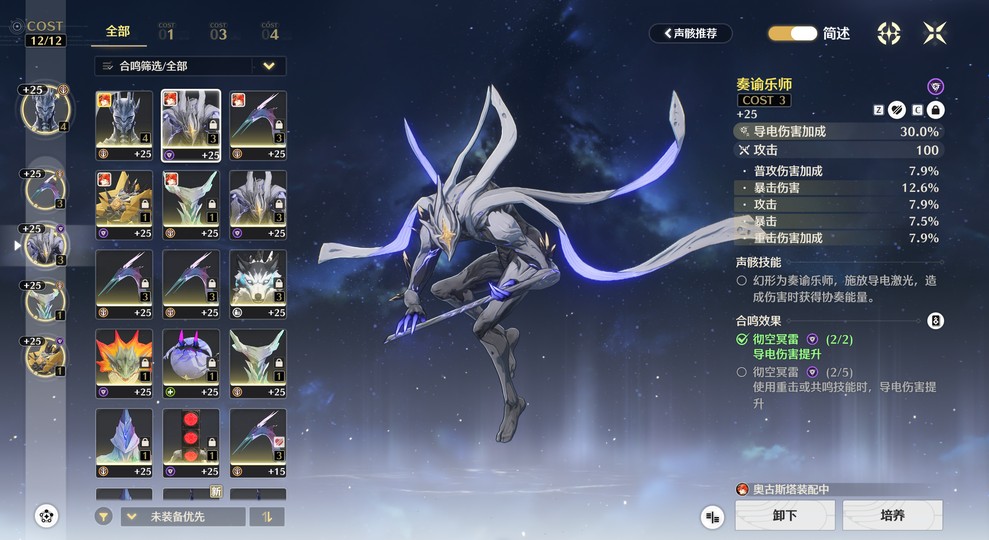
Task: Select the top equipped cost-4 echo slot
Action: click(43, 110)
